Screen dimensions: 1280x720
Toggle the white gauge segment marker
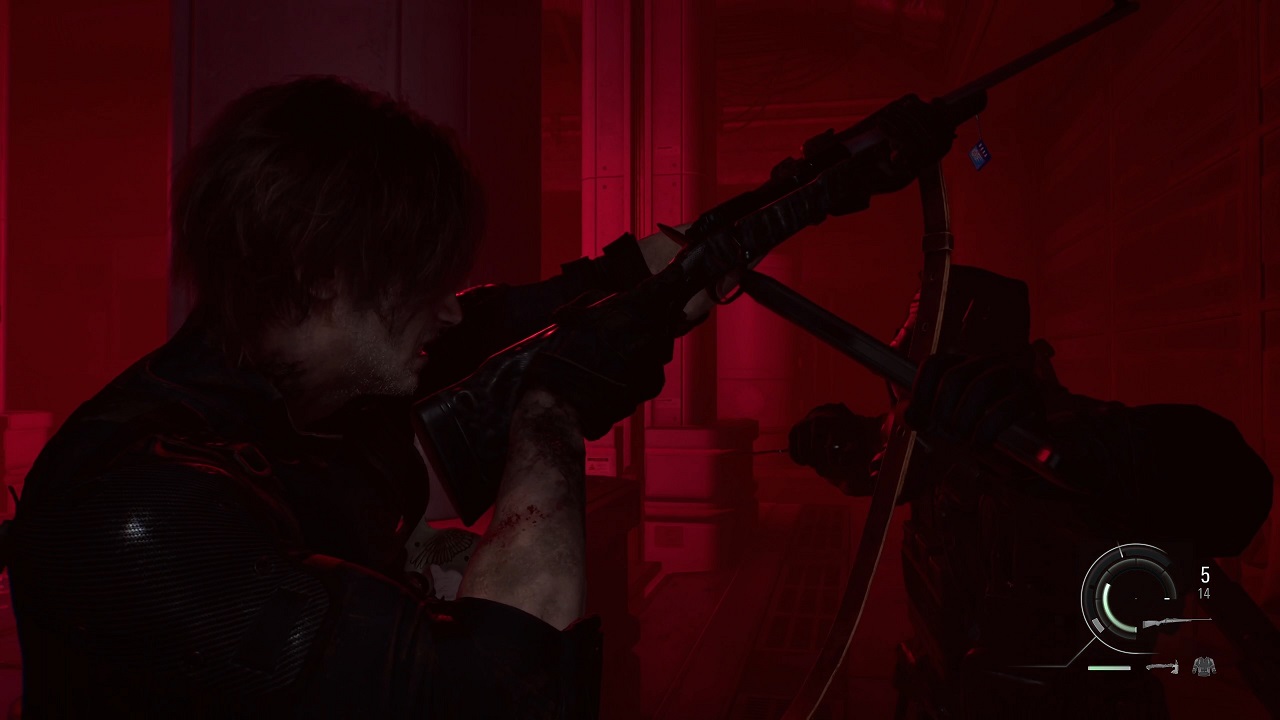(1097, 624)
